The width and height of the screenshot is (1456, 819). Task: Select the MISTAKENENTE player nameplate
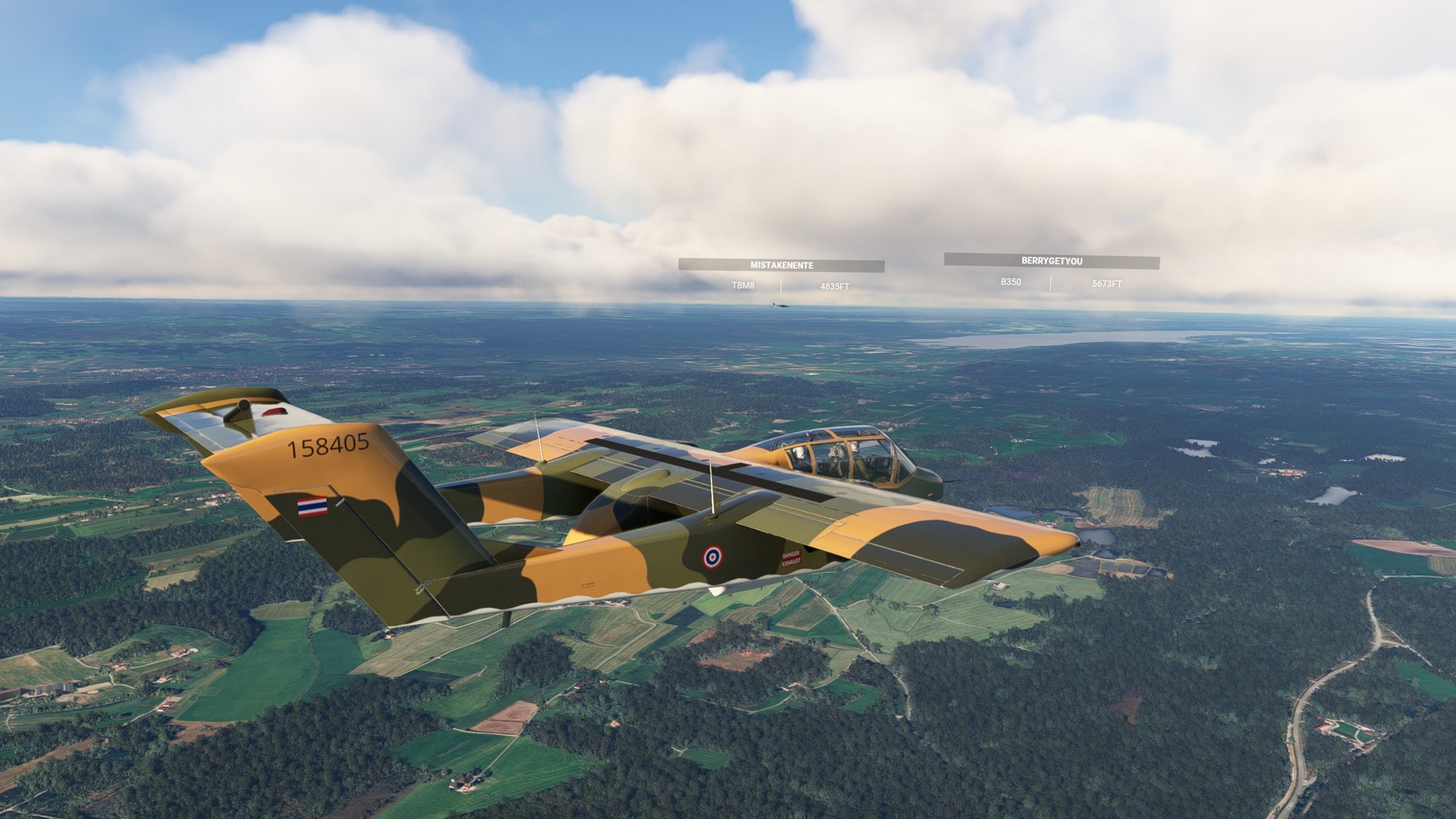click(x=781, y=265)
